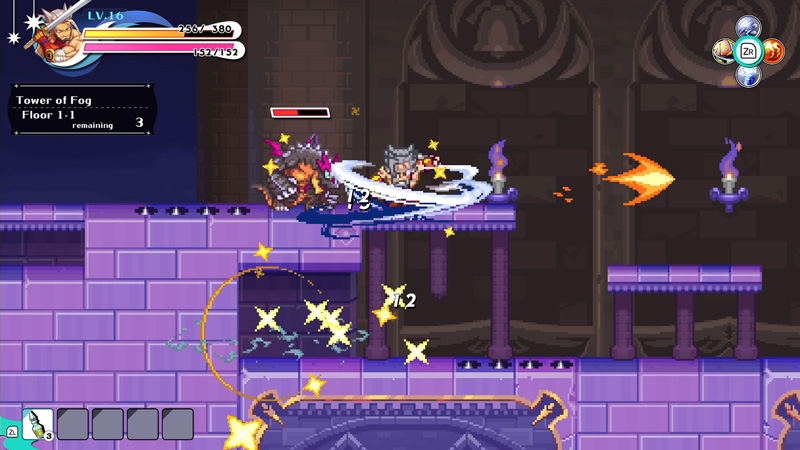Activate the top wind slash skill orb

748,27
